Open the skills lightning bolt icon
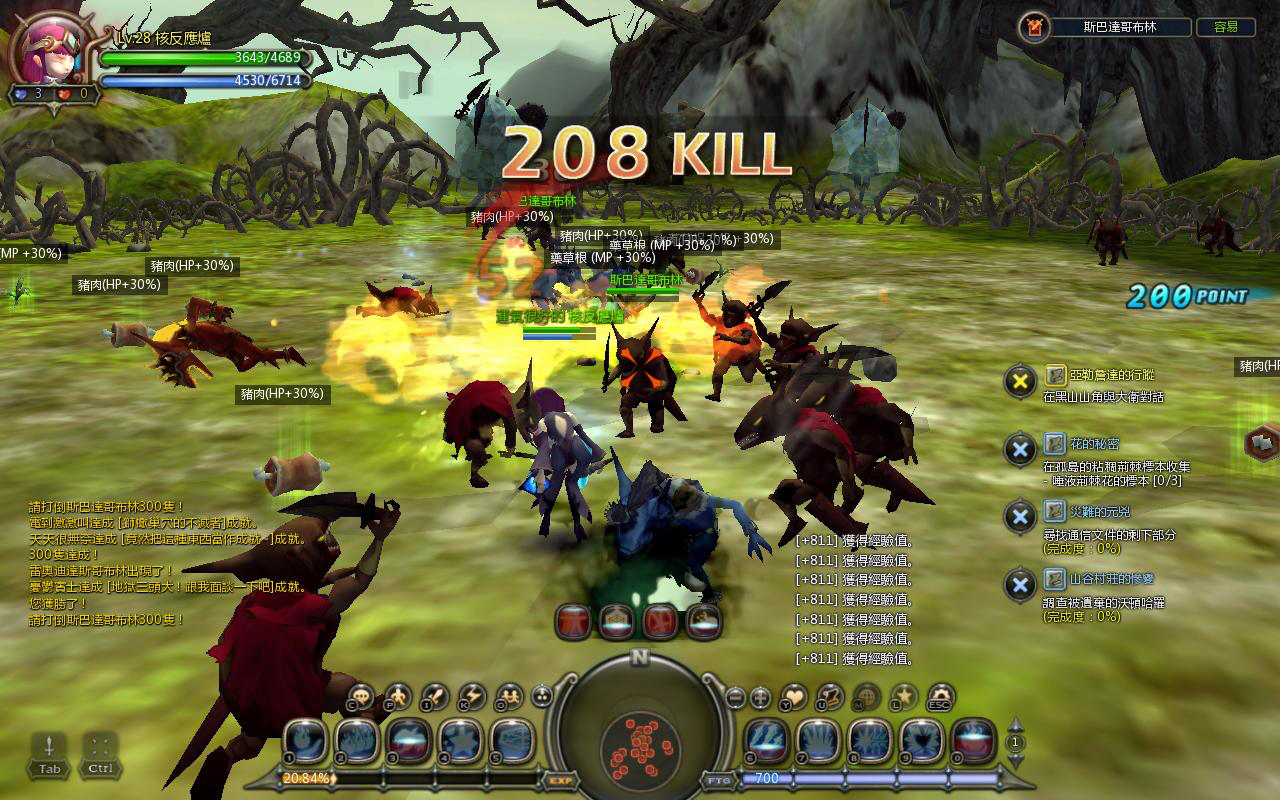Screen dimensions: 1280x800 click(x=472, y=696)
